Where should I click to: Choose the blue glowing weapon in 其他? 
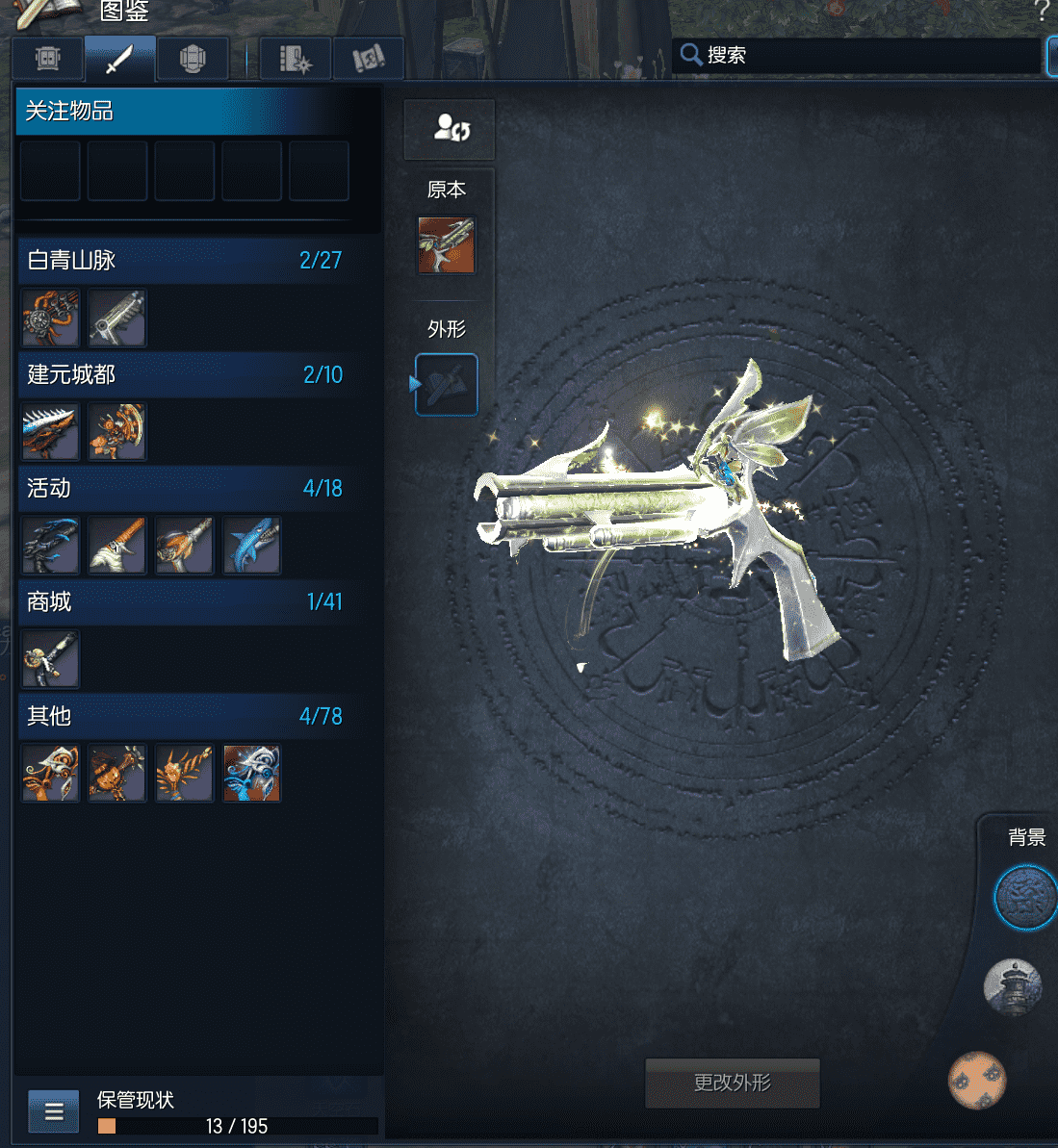point(251,773)
